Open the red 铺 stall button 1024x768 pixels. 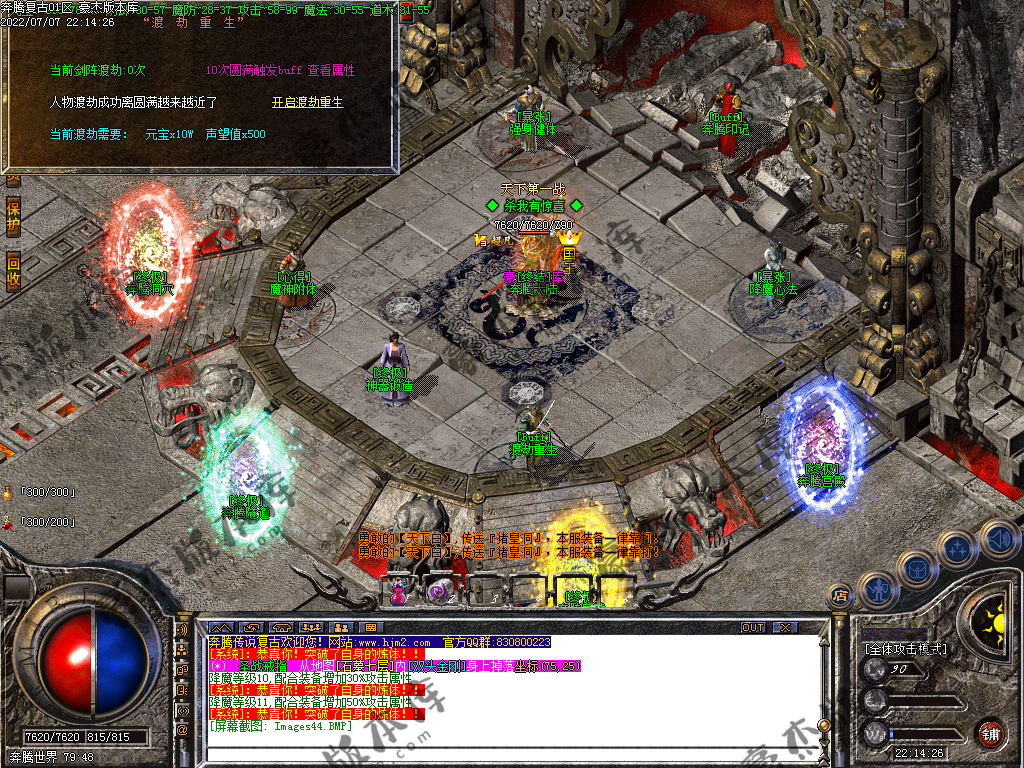click(991, 733)
